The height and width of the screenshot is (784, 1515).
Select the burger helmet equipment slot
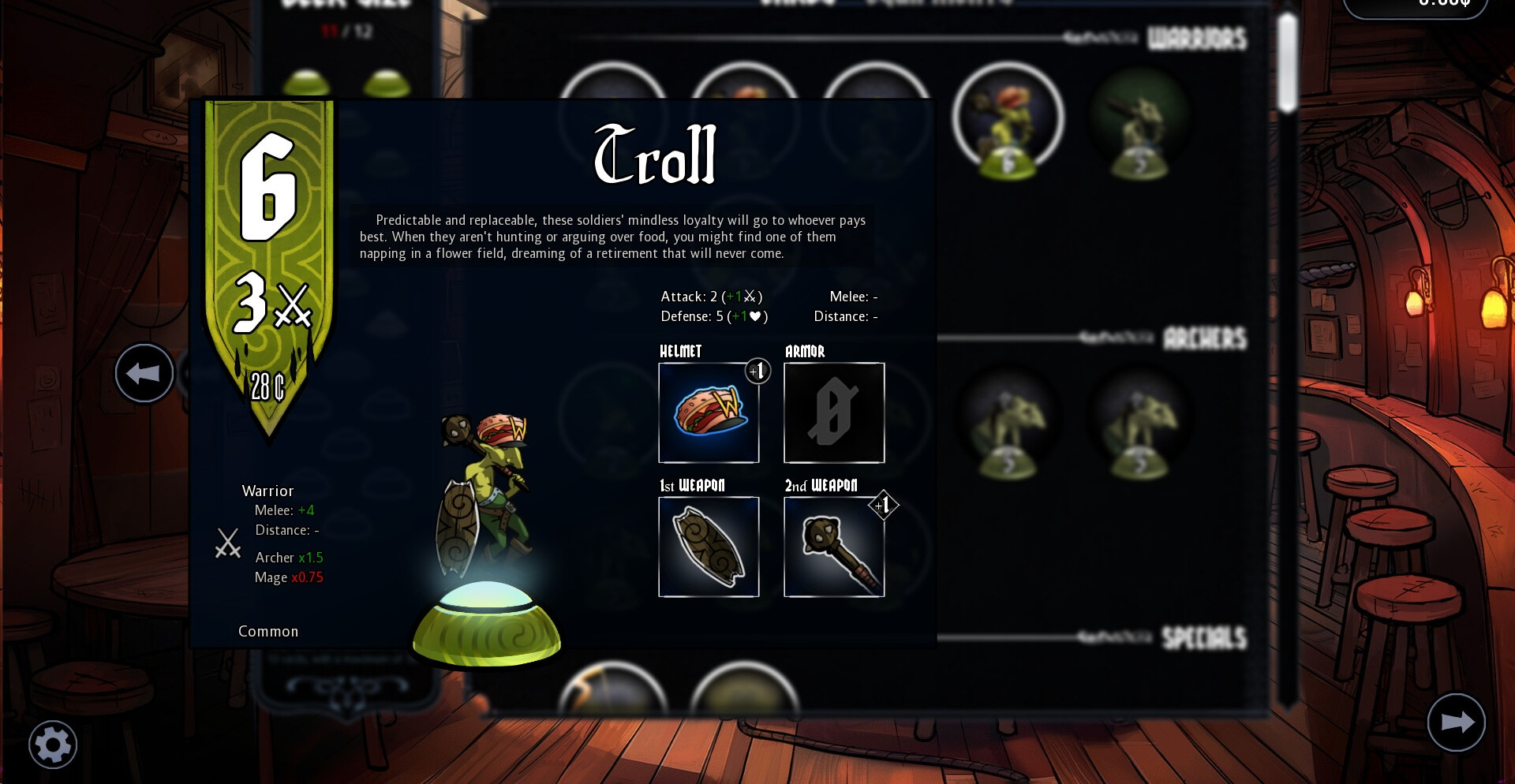point(709,413)
